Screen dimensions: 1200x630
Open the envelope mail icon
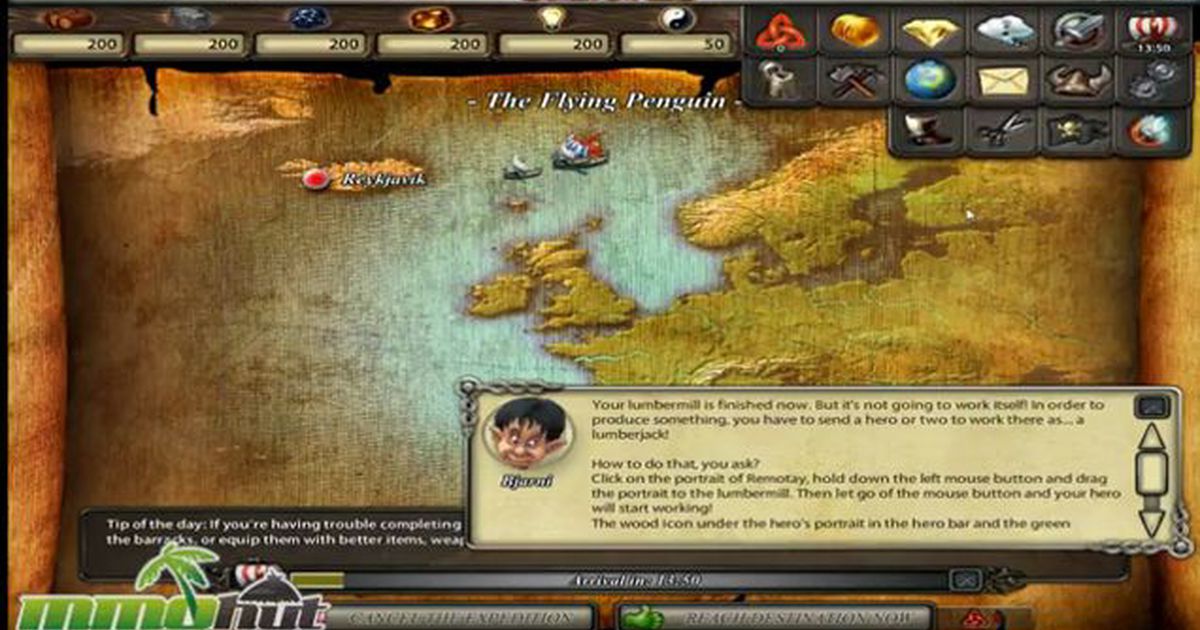point(1005,81)
